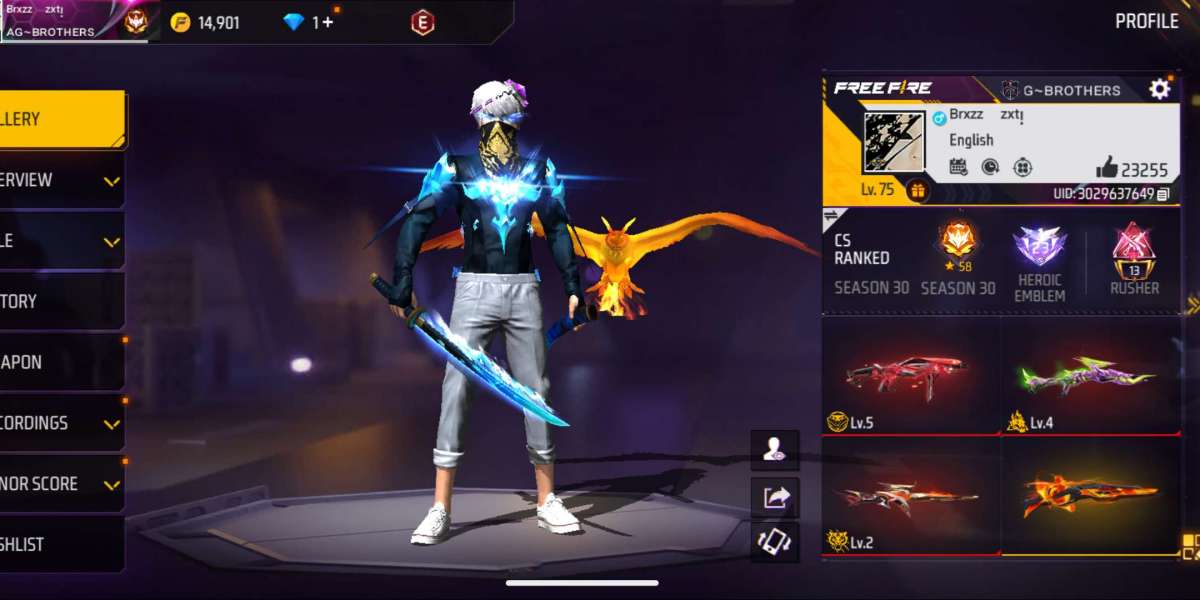The height and width of the screenshot is (600, 1200).
Task: Click the player avatar thumbnail
Action: tap(893, 142)
